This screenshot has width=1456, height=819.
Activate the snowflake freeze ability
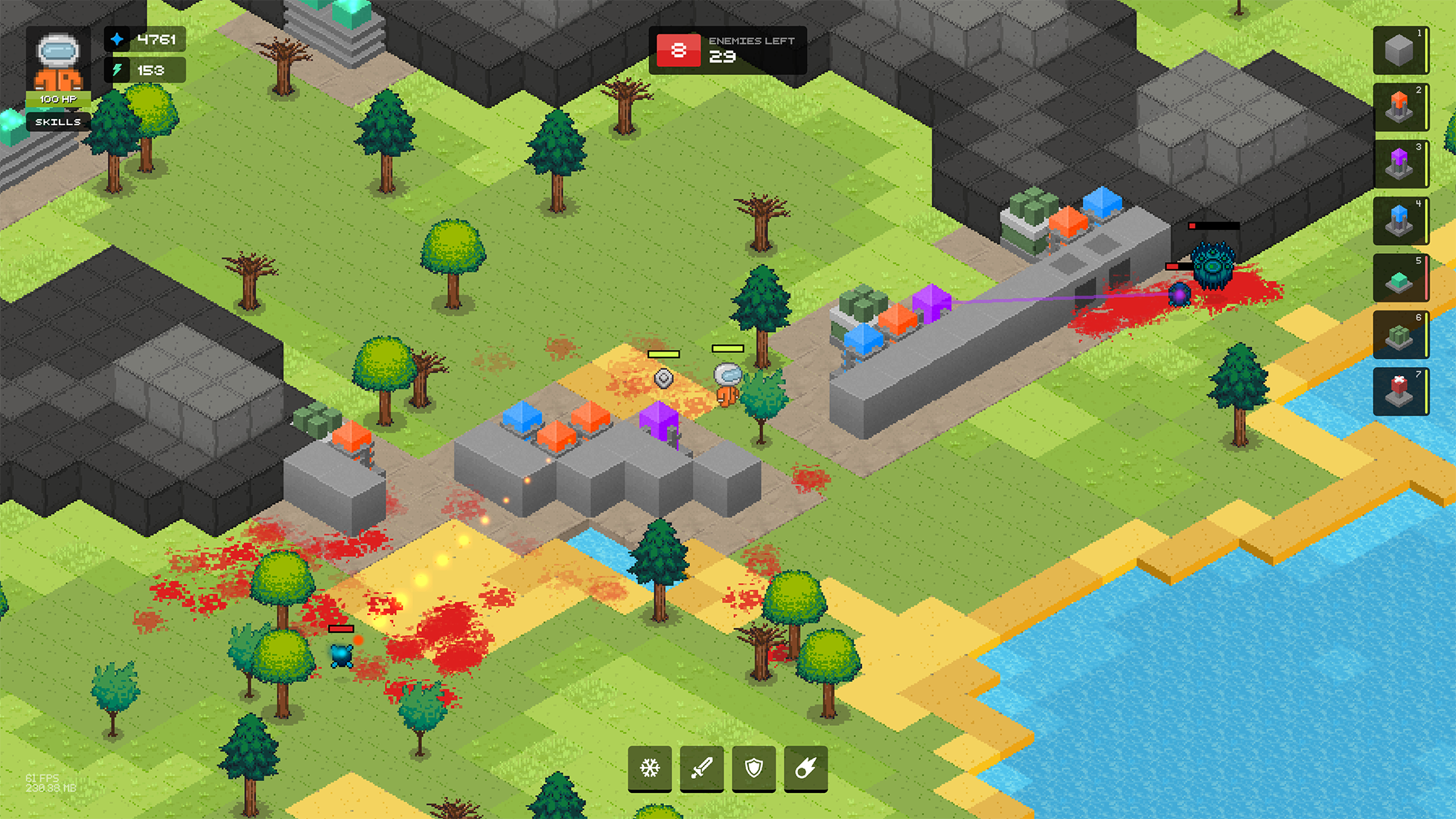click(x=650, y=768)
